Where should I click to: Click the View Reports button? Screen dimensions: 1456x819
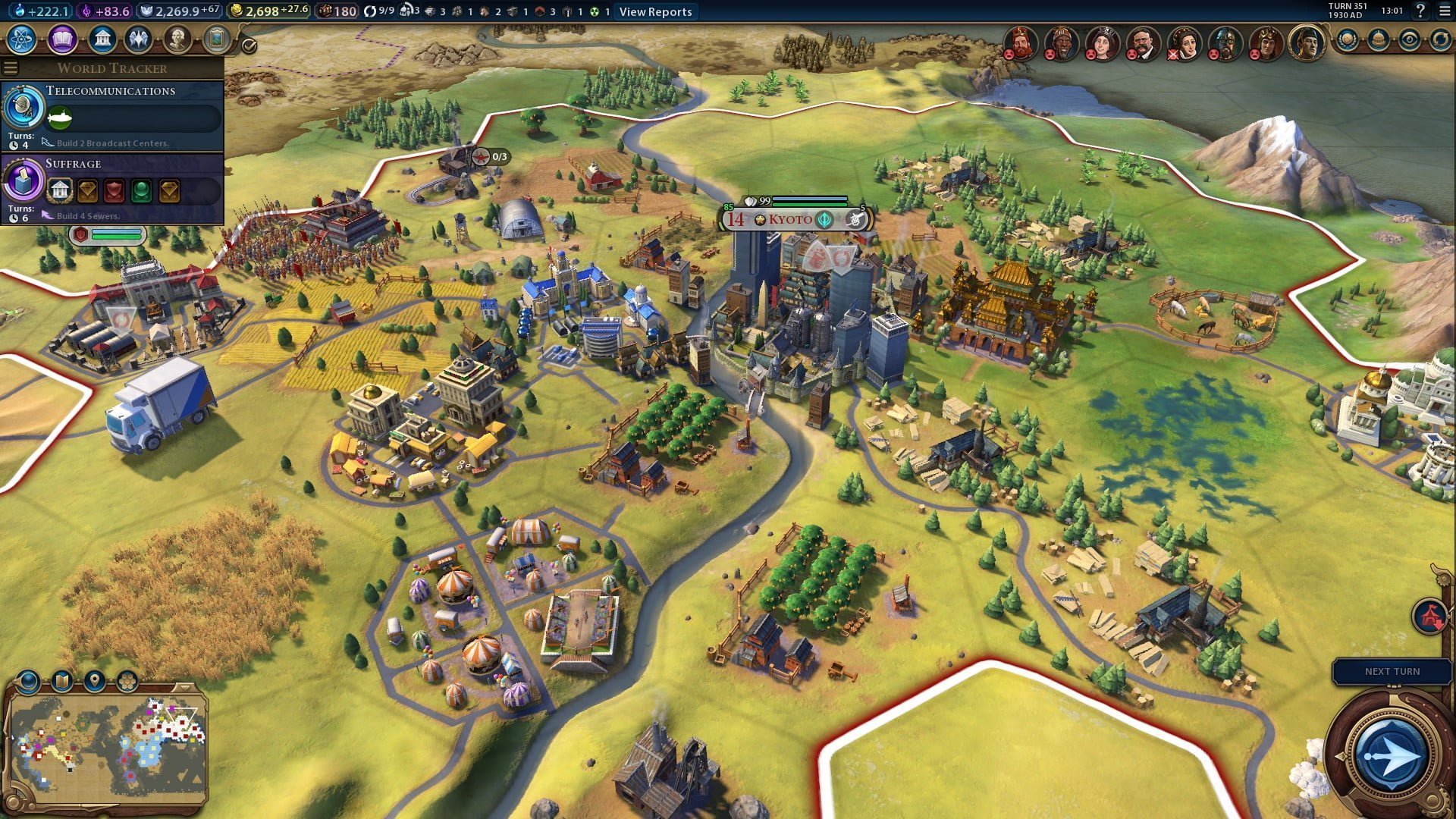pos(655,11)
